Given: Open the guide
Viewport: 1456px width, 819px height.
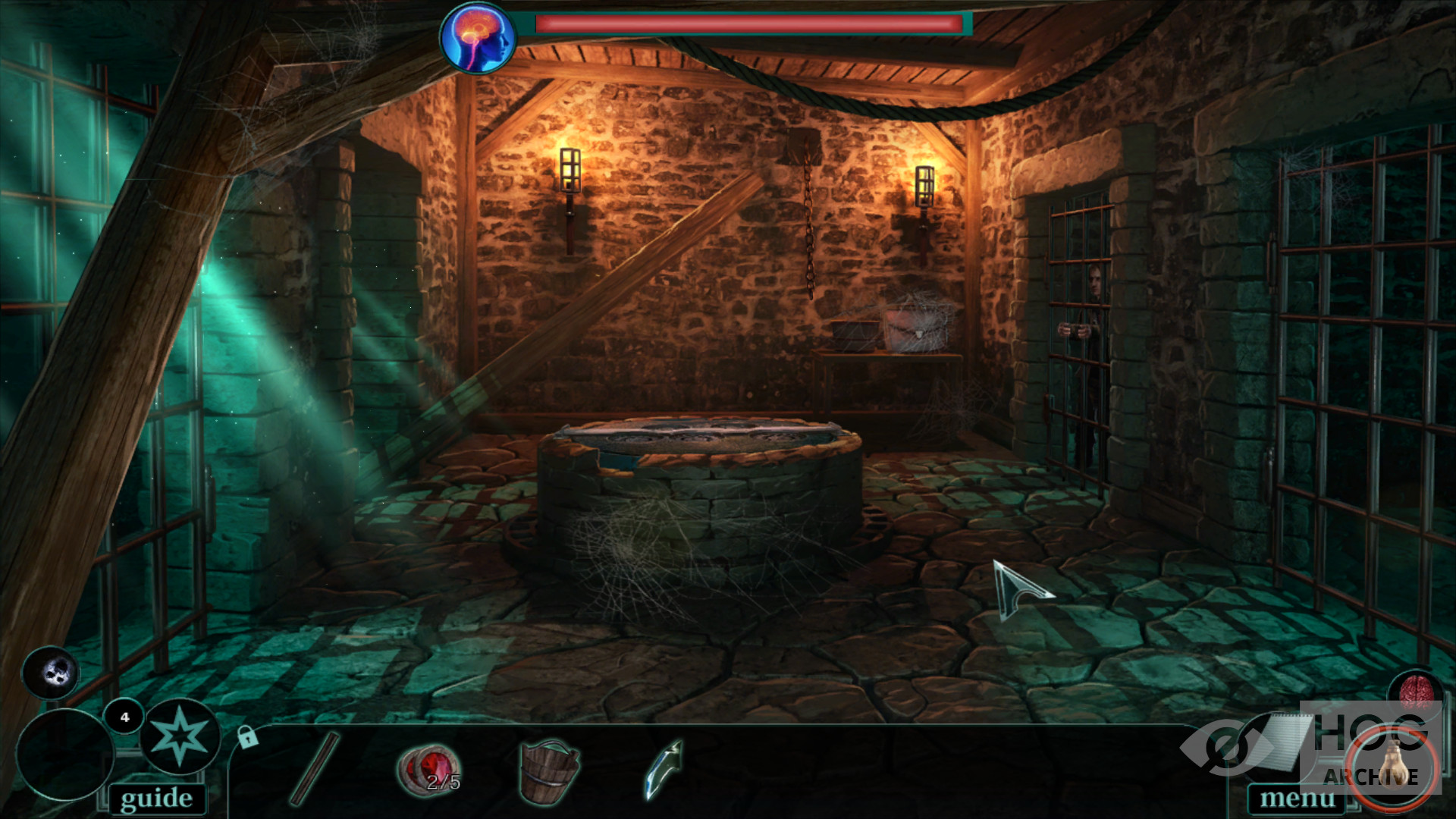Looking at the screenshot, I should tap(156, 799).
